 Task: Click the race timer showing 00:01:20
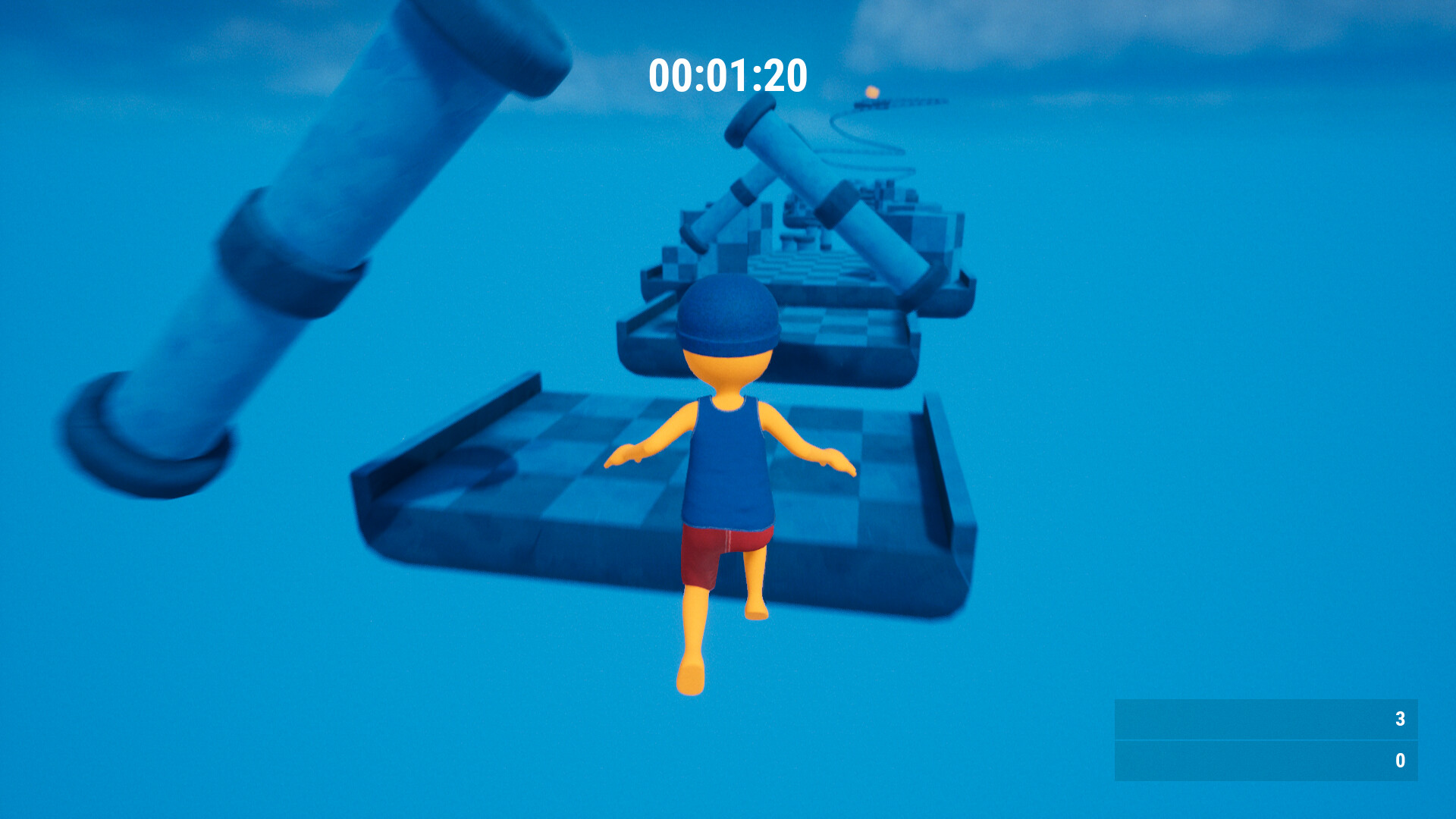coord(726,74)
